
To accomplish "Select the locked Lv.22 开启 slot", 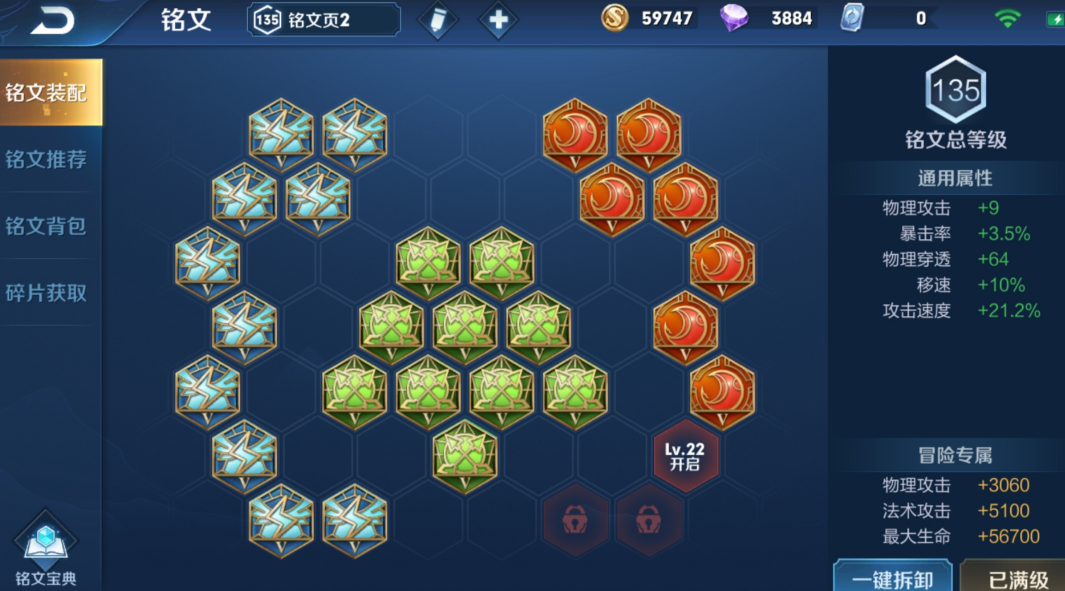I will pos(685,456).
